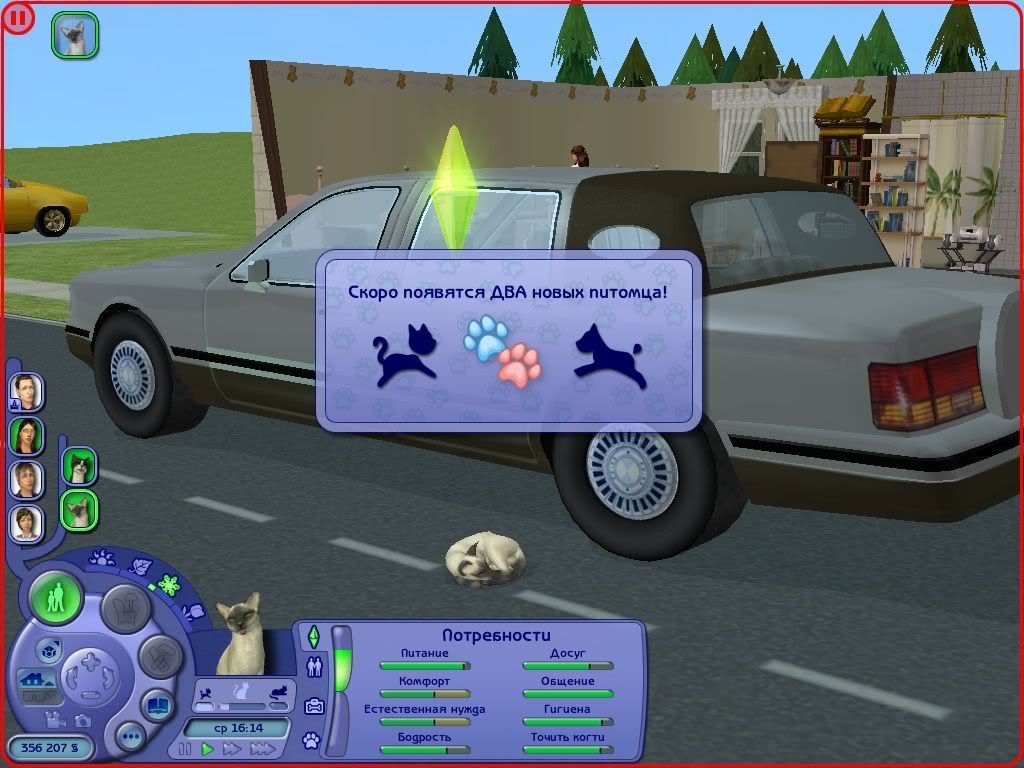
Task: Set game speed to triple fast-forward
Action: (x=262, y=748)
